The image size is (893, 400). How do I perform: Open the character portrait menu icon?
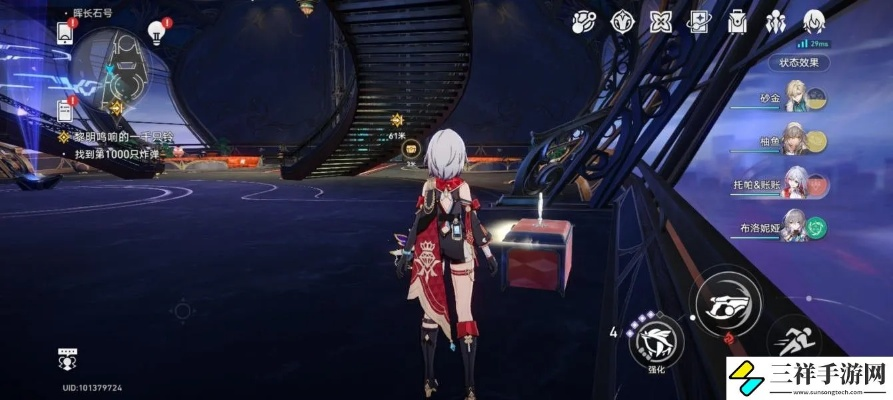tap(815, 21)
